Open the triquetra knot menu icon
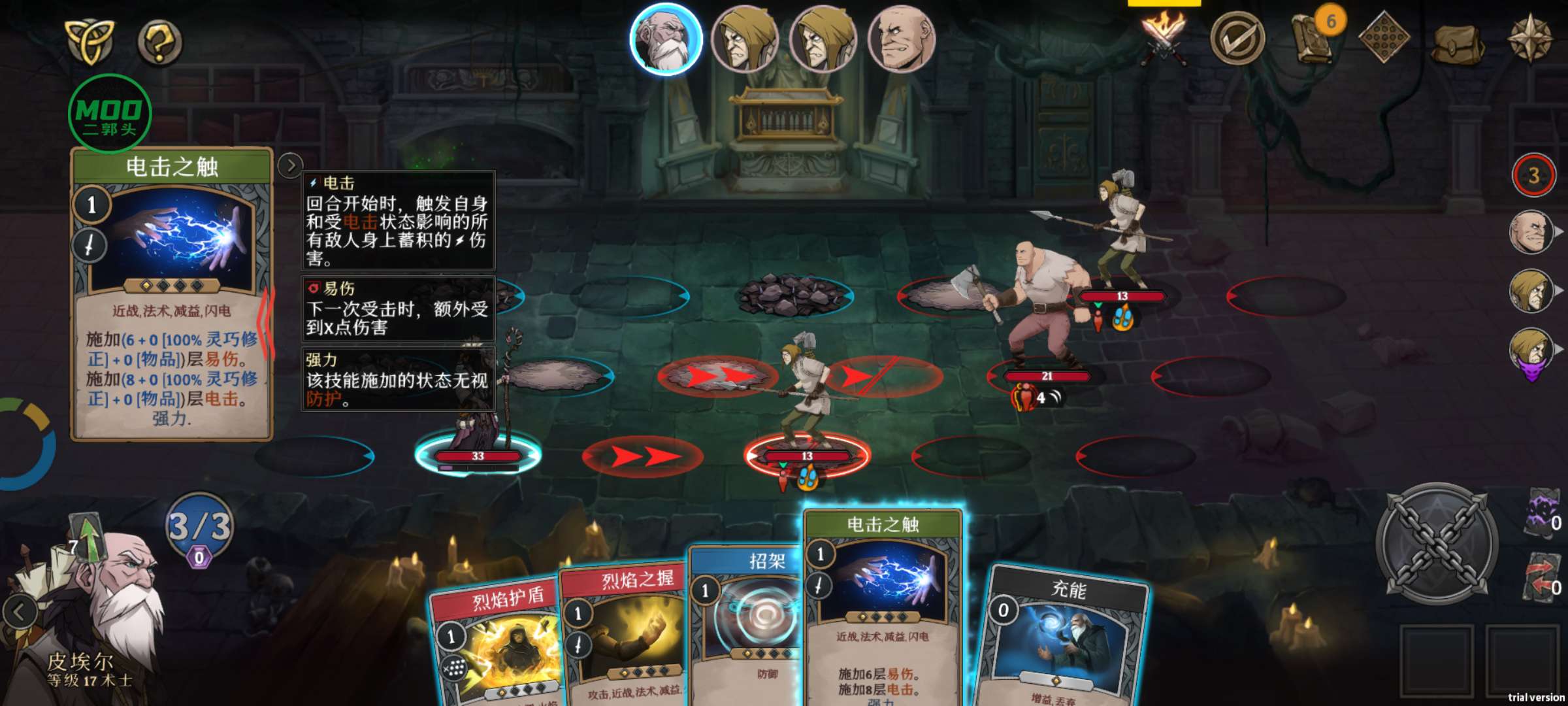 (90, 41)
